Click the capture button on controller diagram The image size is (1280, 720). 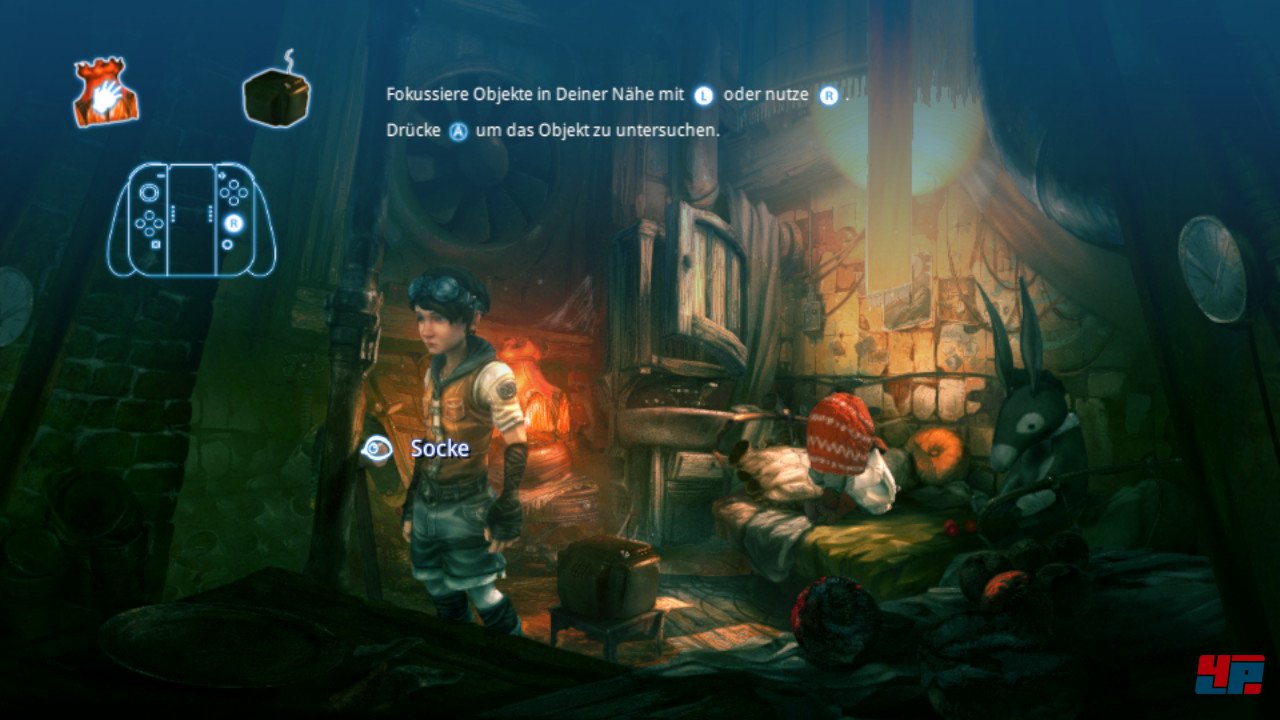[156, 244]
